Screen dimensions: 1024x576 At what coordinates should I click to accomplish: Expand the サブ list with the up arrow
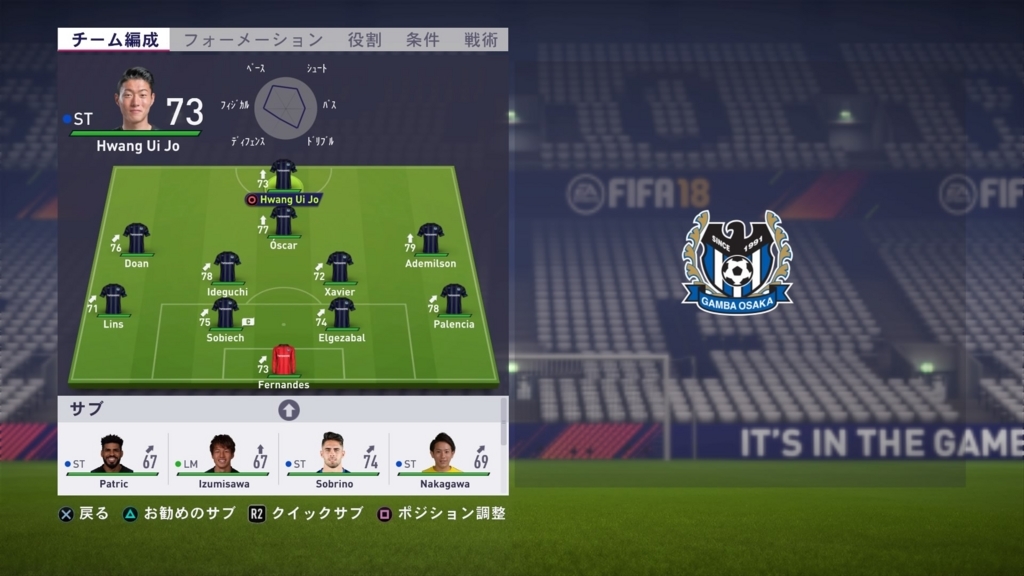point(289,410)
